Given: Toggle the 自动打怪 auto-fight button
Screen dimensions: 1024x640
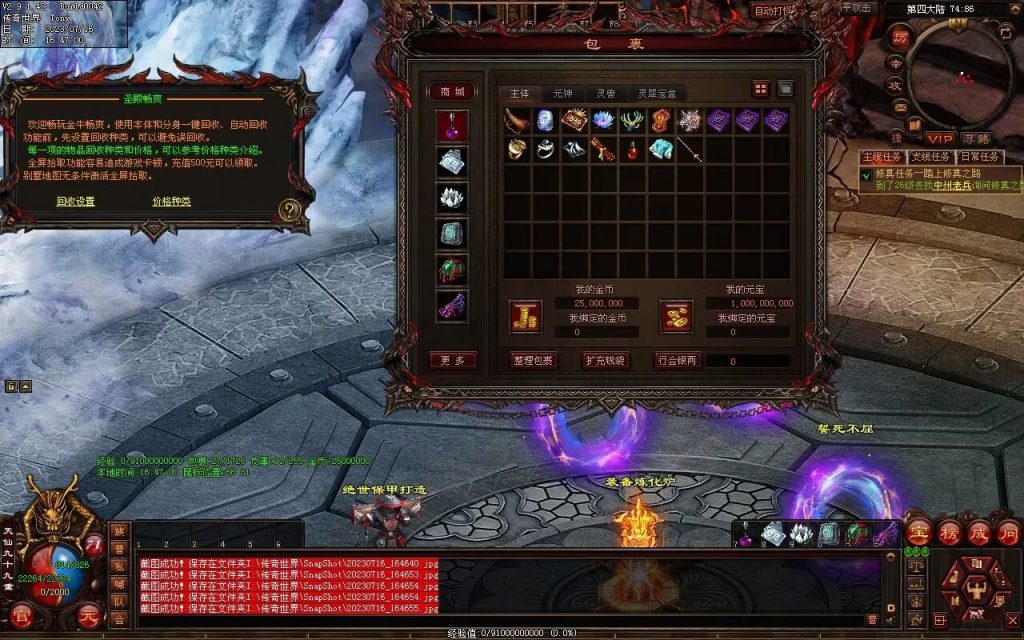Looking at the screenshot, I should (774, 11).
